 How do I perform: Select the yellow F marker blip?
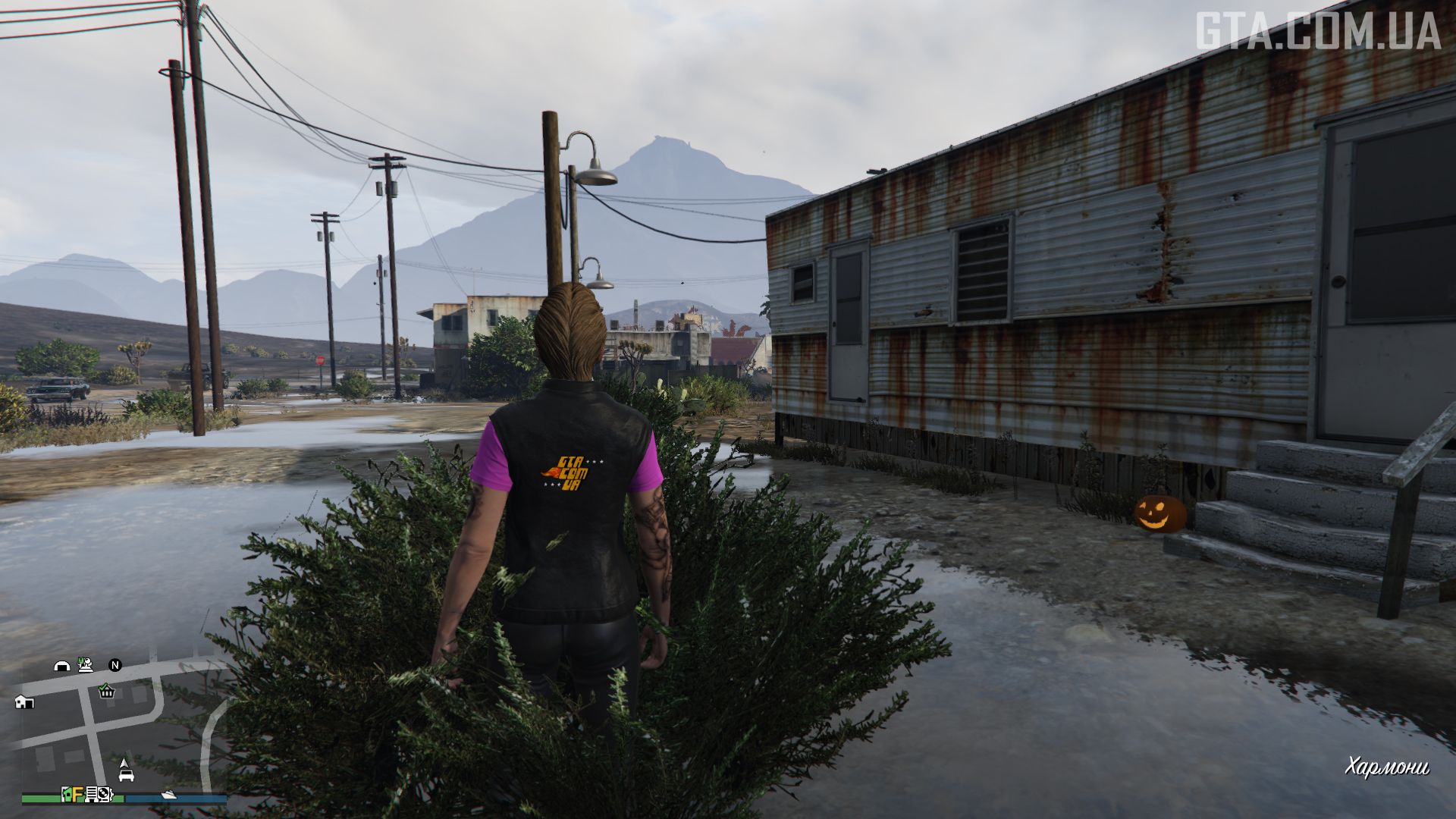click(78, 794)
